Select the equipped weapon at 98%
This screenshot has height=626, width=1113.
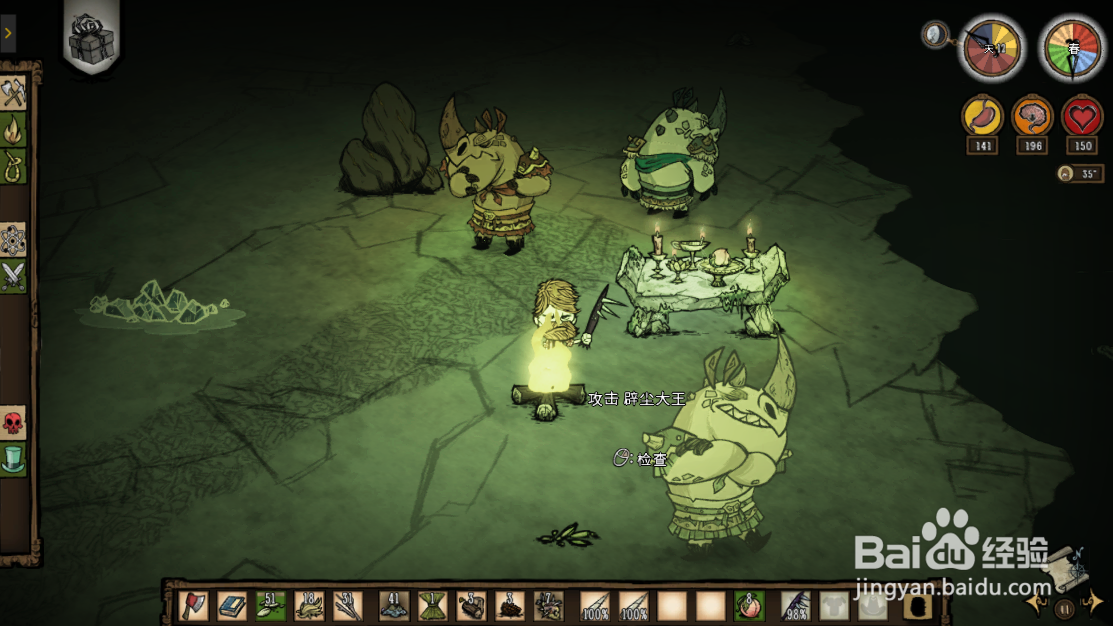click(x=795, y=606)
